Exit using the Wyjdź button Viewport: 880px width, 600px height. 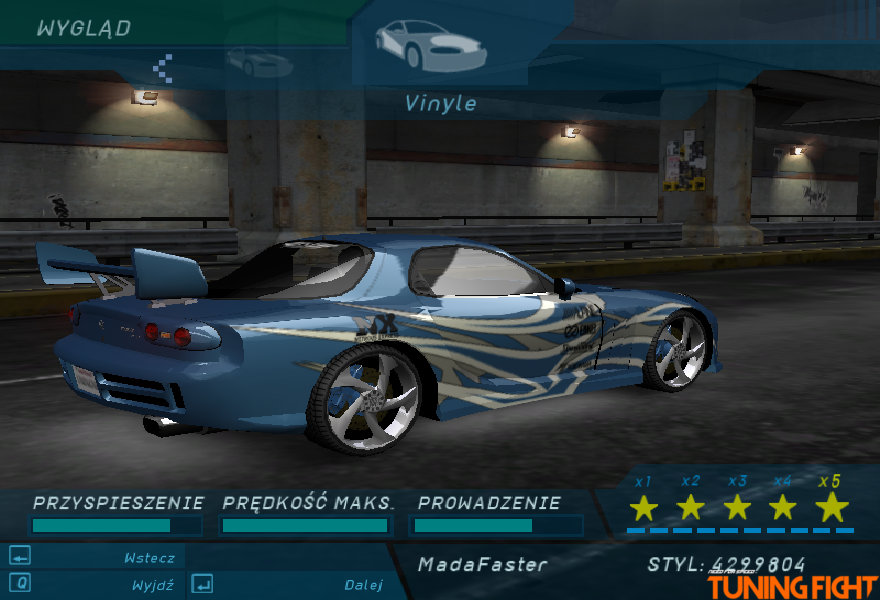click(x=152, y=585)
